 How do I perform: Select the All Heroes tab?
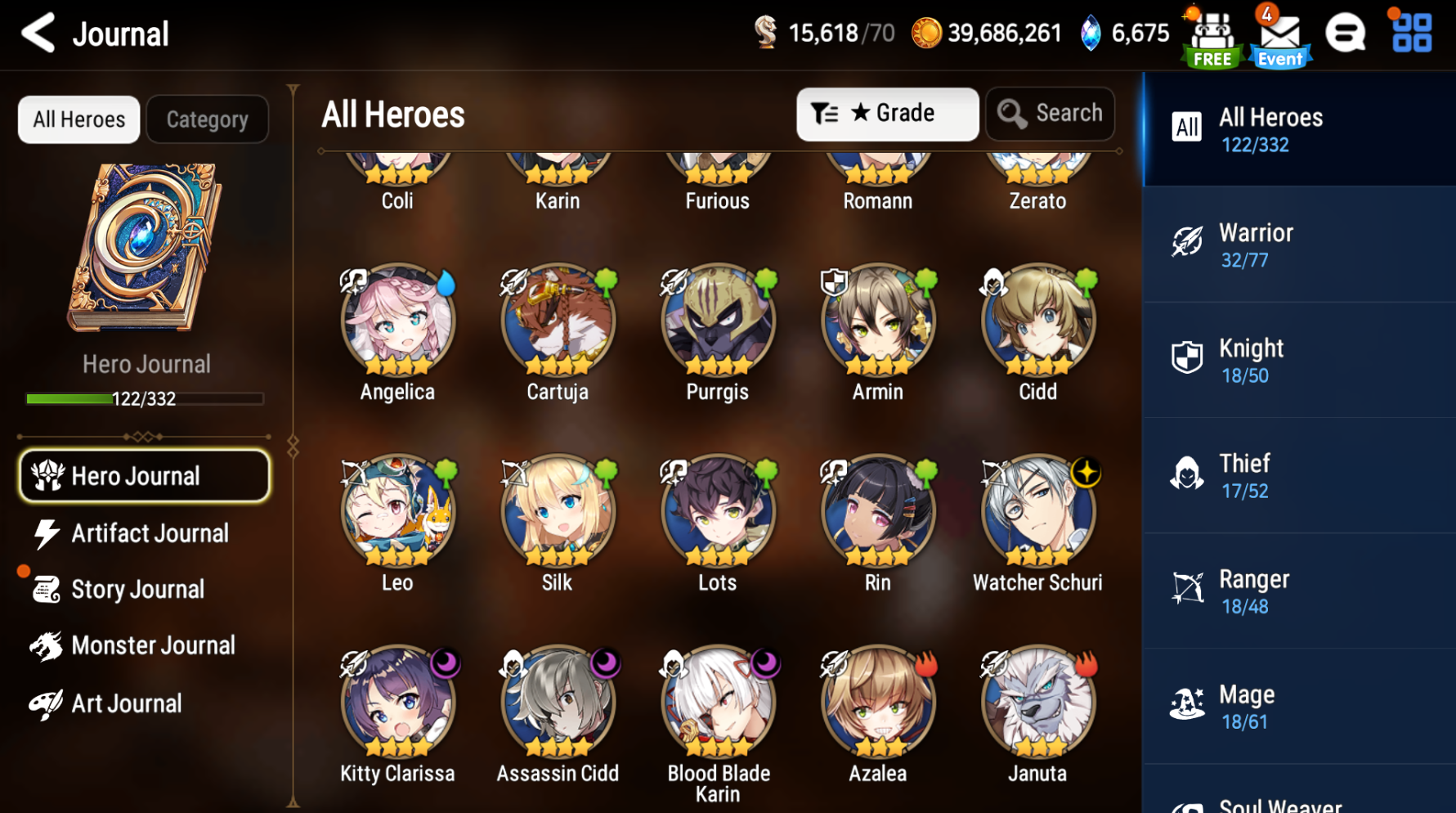tap(78, 119)
